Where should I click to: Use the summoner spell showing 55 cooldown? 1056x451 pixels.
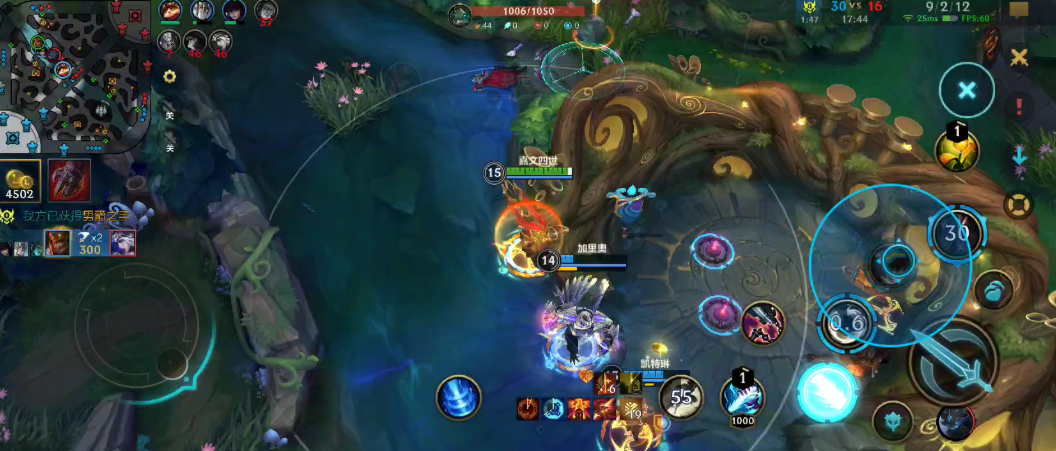point(681,396)
